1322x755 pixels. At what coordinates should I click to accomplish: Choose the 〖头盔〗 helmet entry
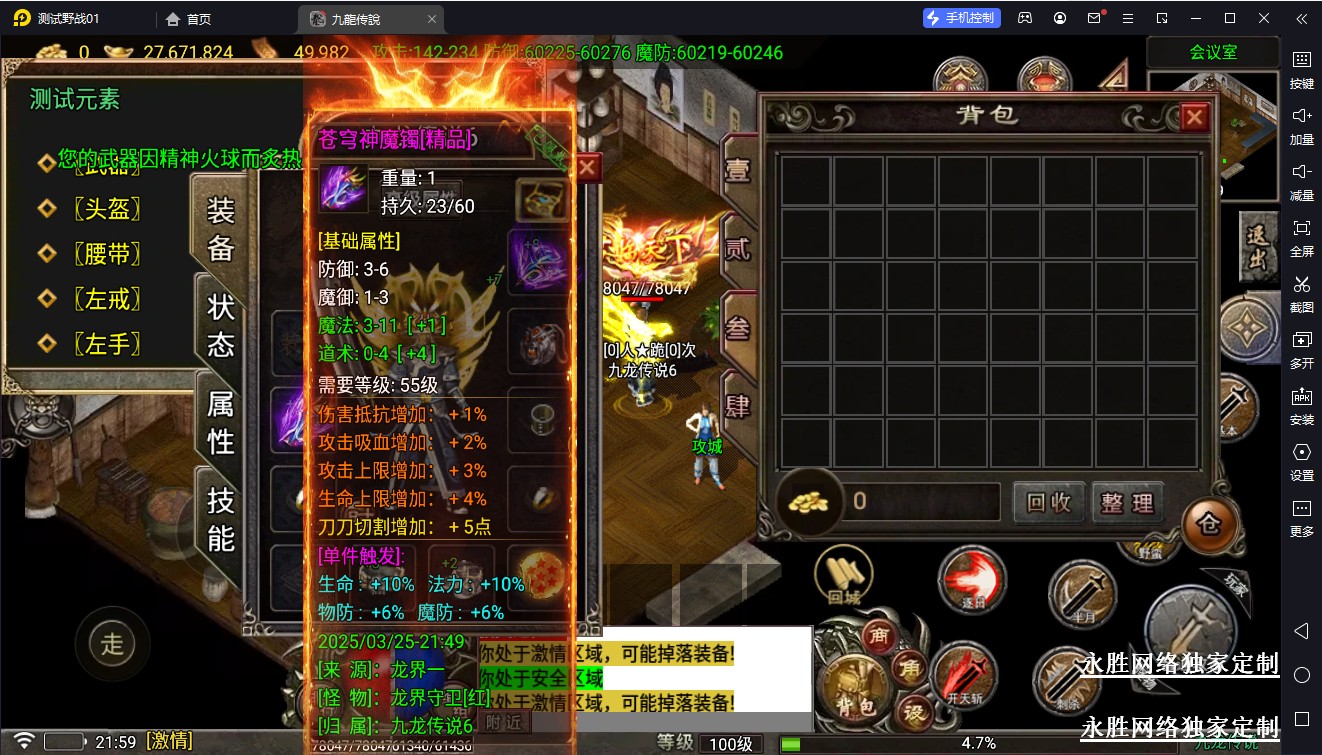coord(106,208)
